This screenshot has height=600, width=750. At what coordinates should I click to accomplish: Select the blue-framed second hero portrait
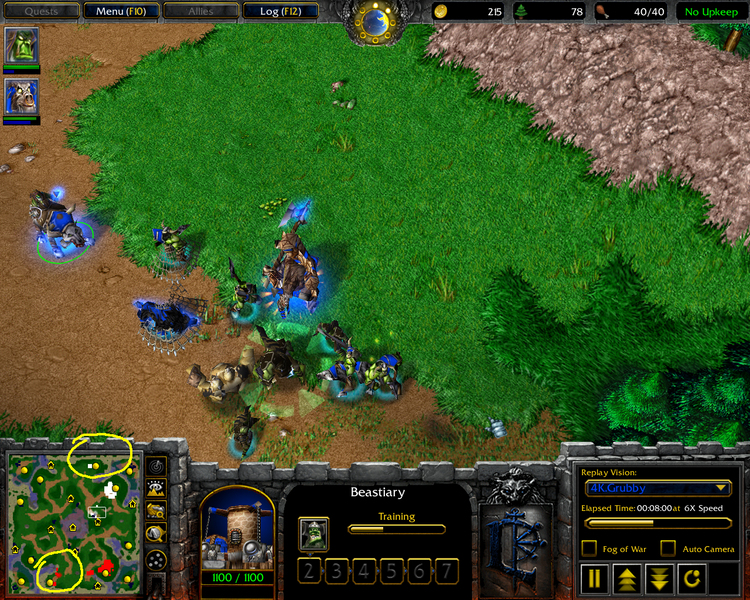point(21,97)
